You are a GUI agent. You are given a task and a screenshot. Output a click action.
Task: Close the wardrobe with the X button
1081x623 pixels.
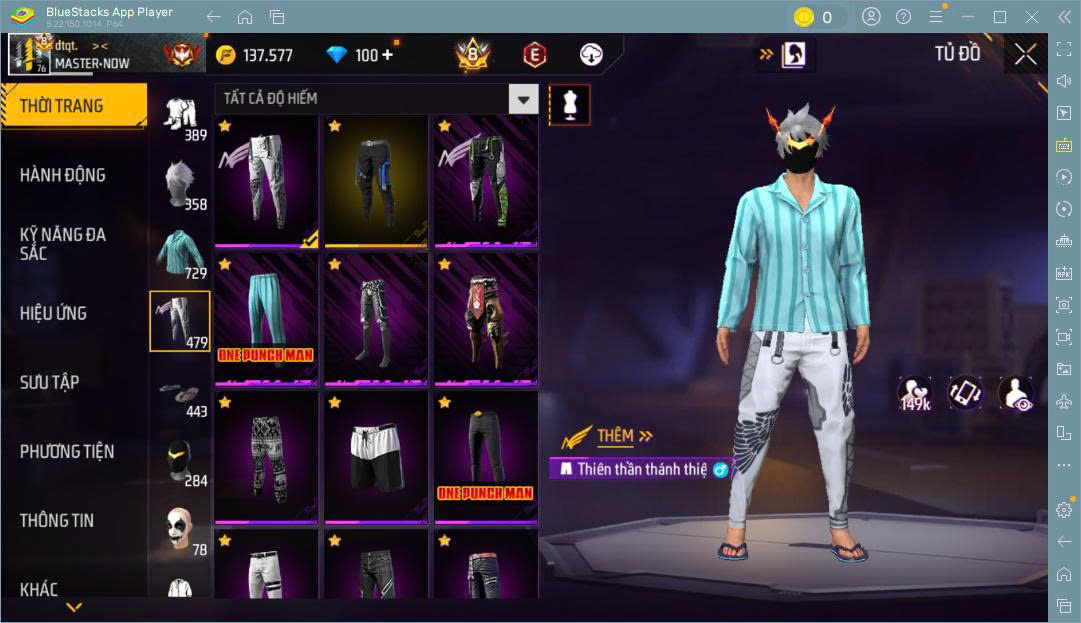click(x=1025, y=55)
